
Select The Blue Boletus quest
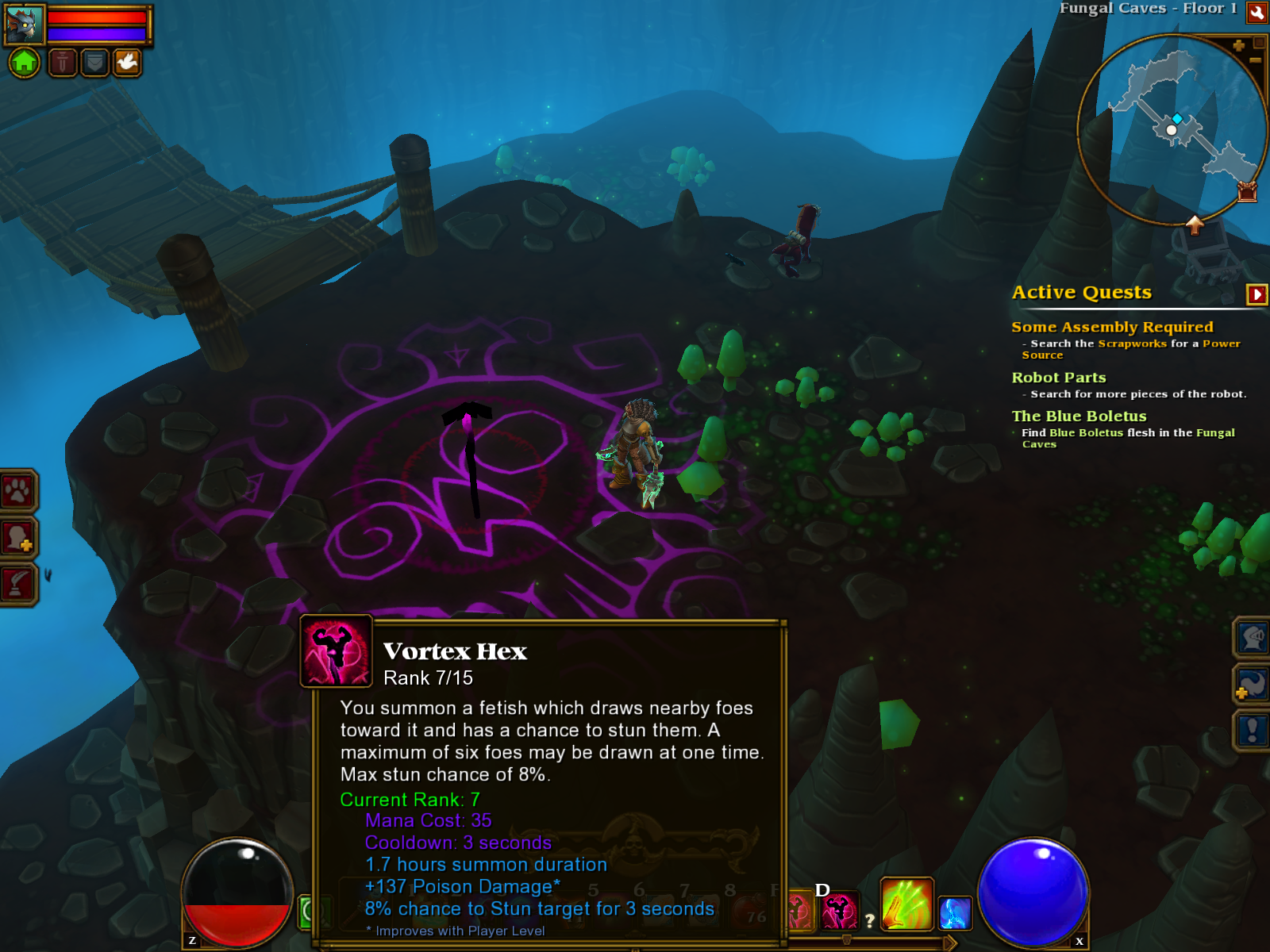[x=1079, y=416]
